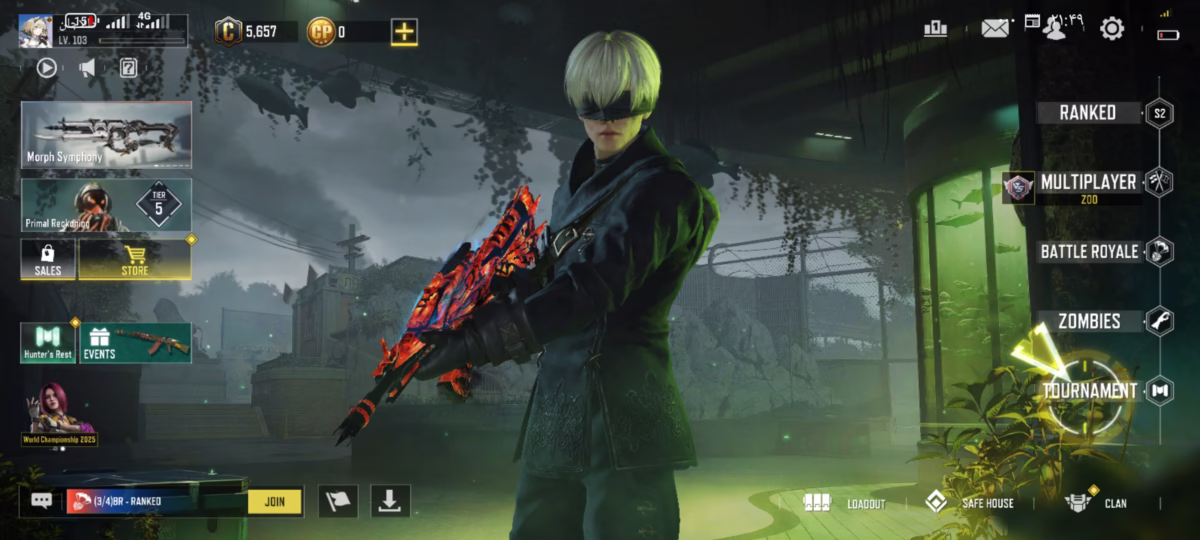Open the Sales page

coord(48,259)
